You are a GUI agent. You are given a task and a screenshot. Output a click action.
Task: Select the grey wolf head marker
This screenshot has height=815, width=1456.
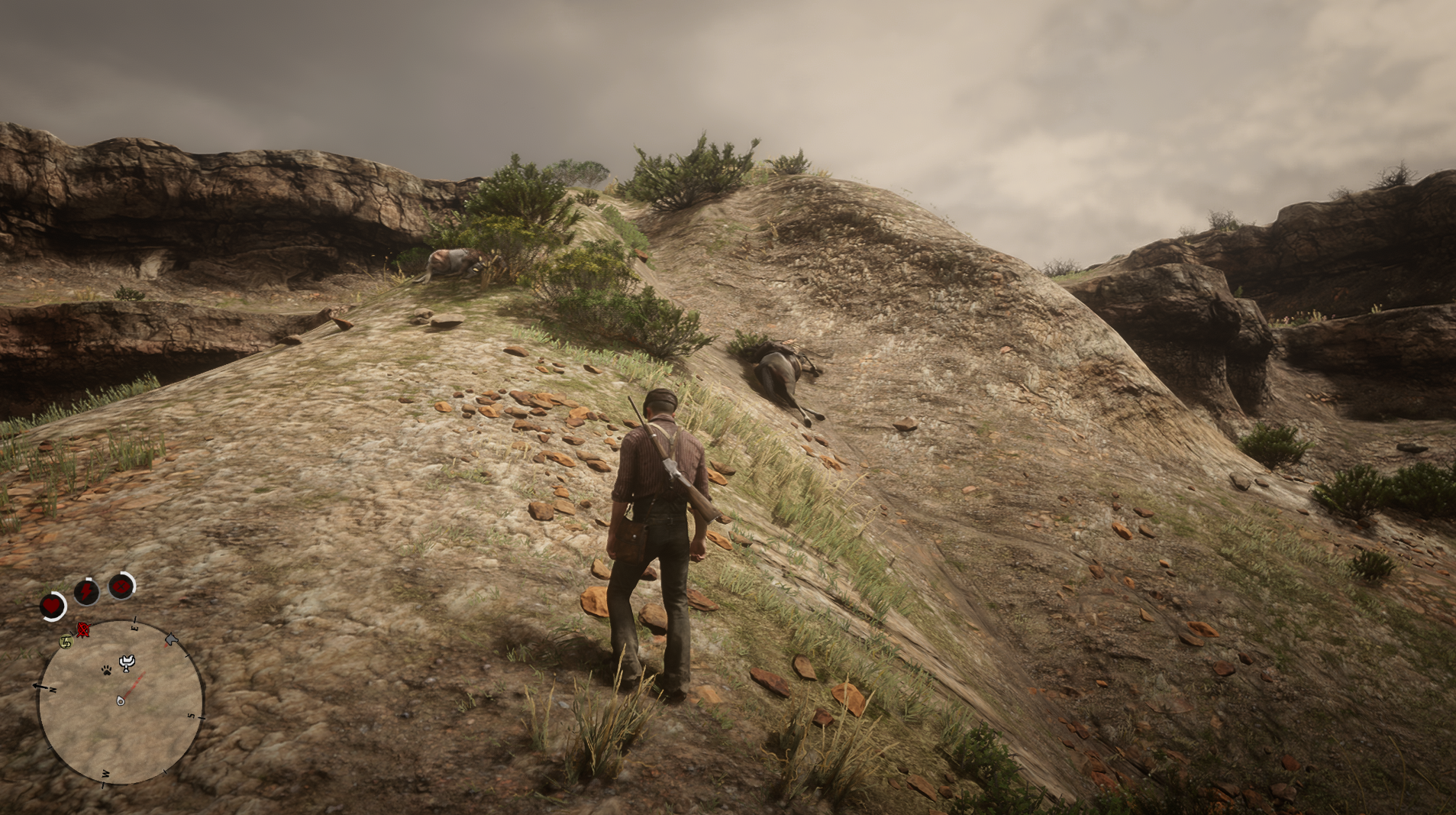171,639
